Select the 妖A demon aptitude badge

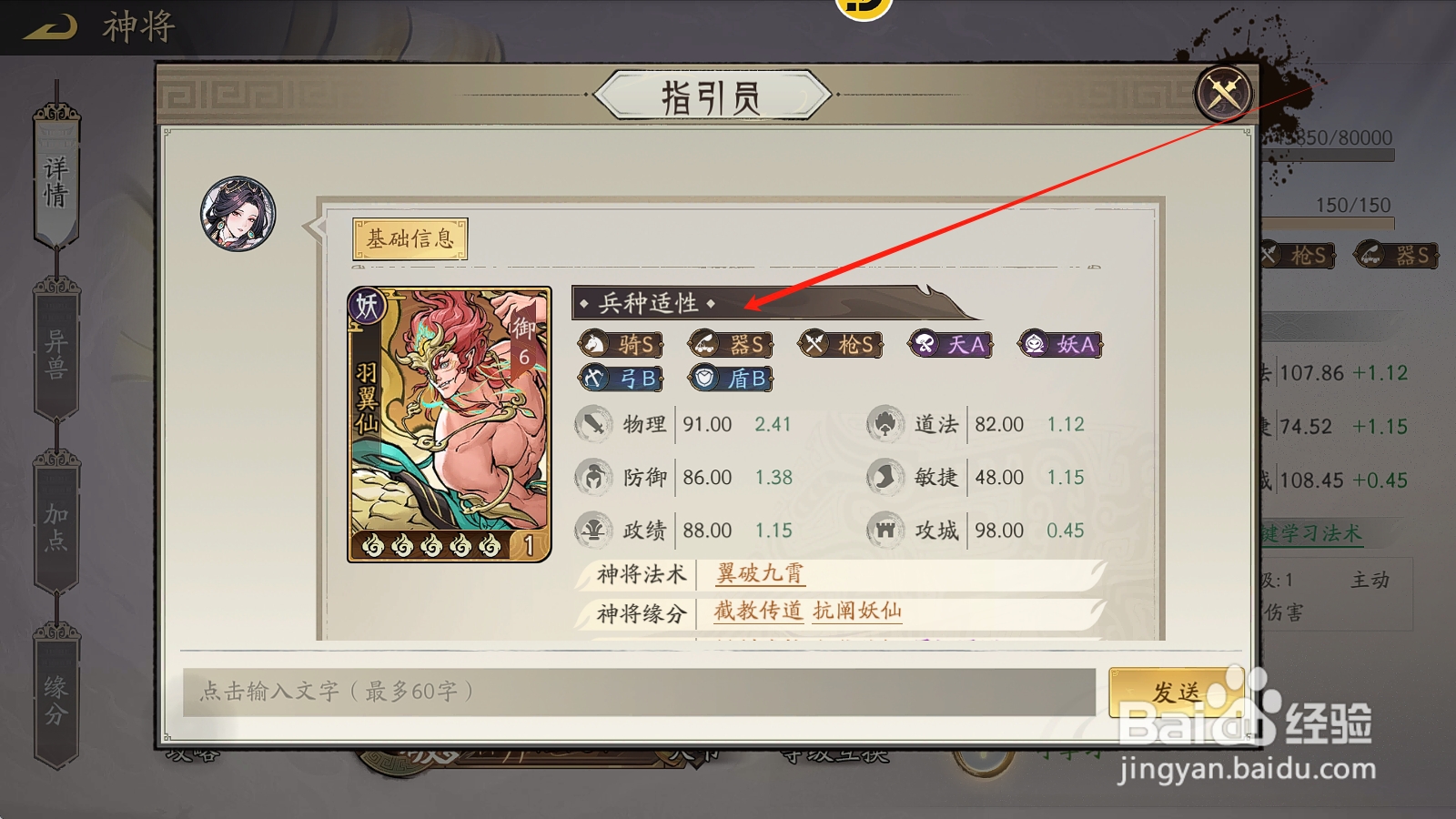pyautogui.click(x=1057, y=344)
